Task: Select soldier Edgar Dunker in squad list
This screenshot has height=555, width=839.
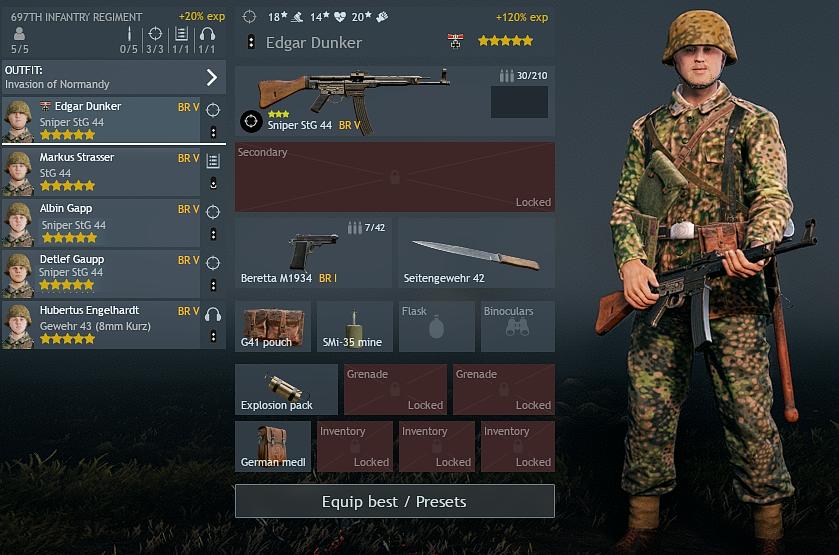Action: coord(100,120)
